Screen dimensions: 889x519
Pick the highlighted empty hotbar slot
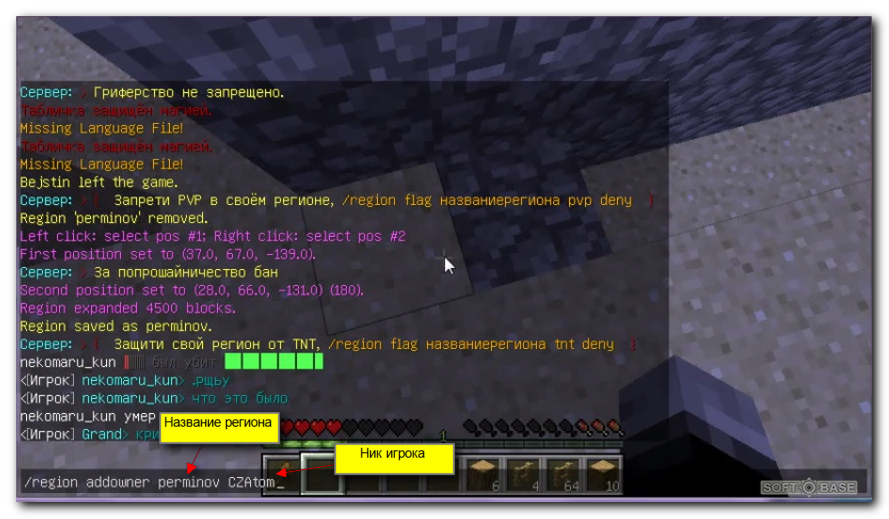(x=323, y=475)
